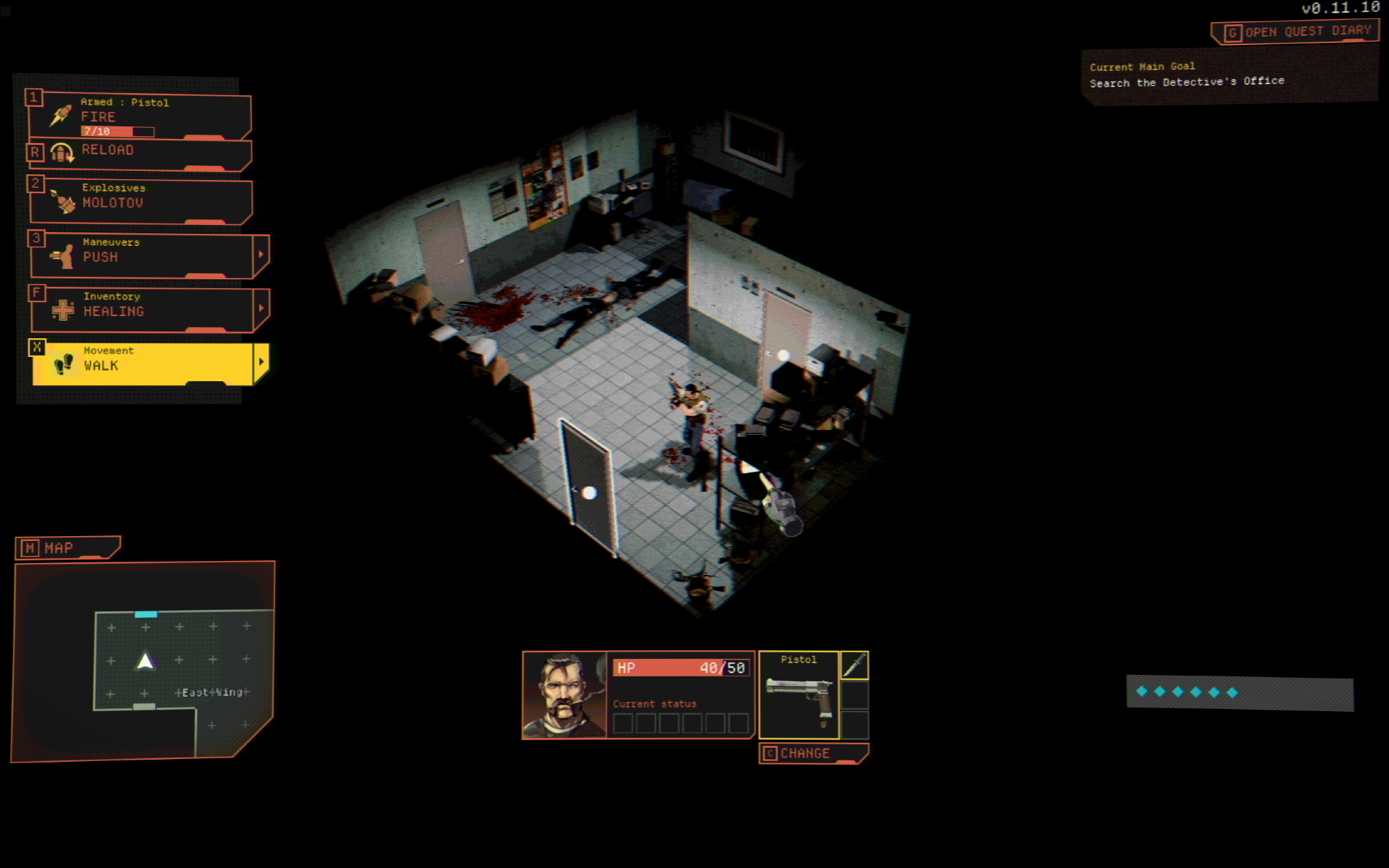The height and width of the screenshot is (868, 1389).
Task: Choose the Molotov explosive action
Action: (x=139, y=201)
